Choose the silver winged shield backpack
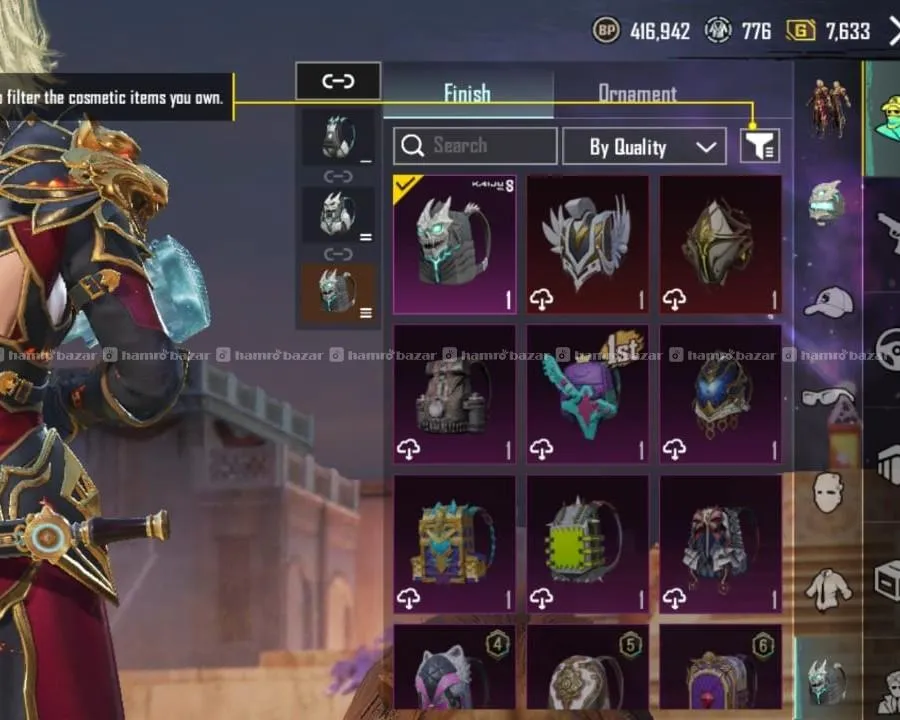This screenshot has height=720, width=900. [x=587, y=245]
